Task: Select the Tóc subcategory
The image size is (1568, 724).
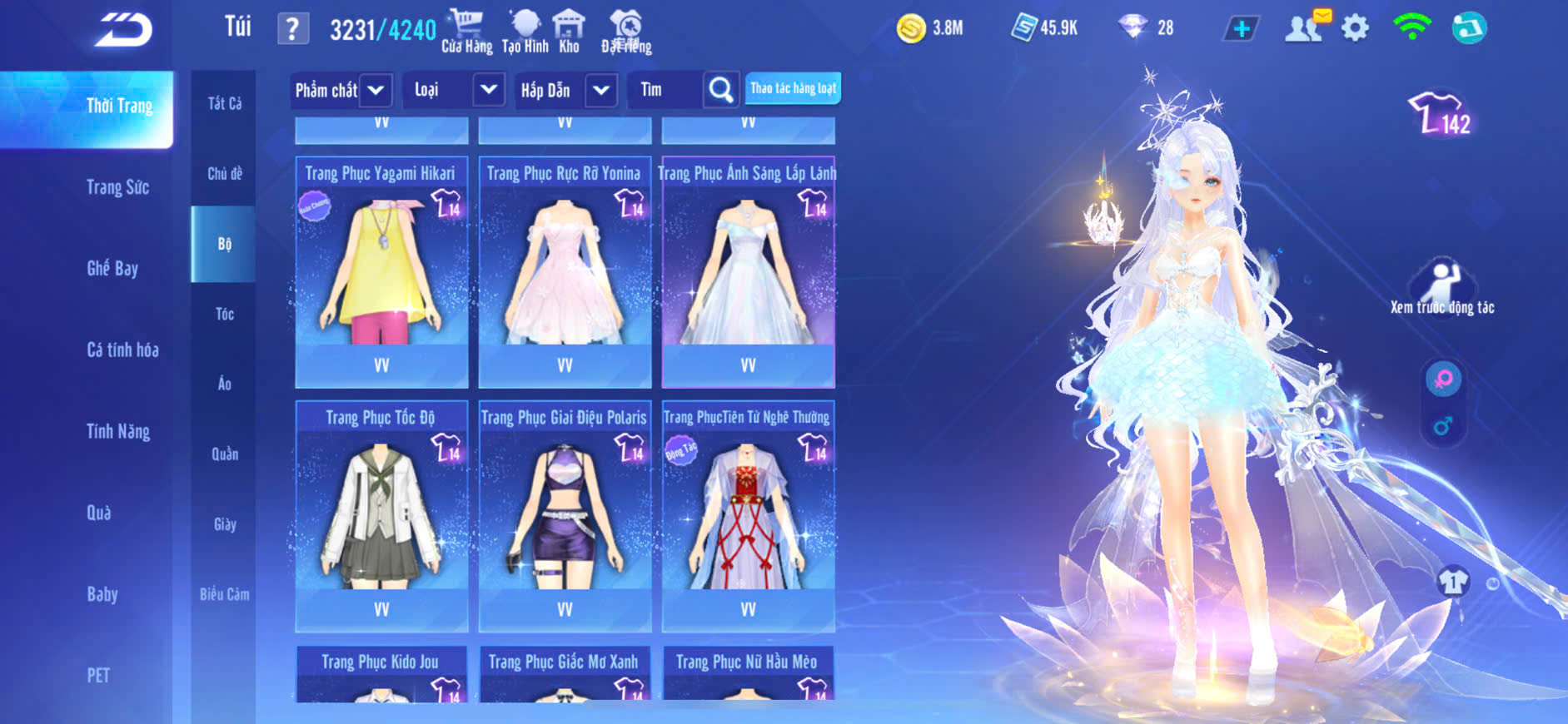Action: tap(225, 314)
